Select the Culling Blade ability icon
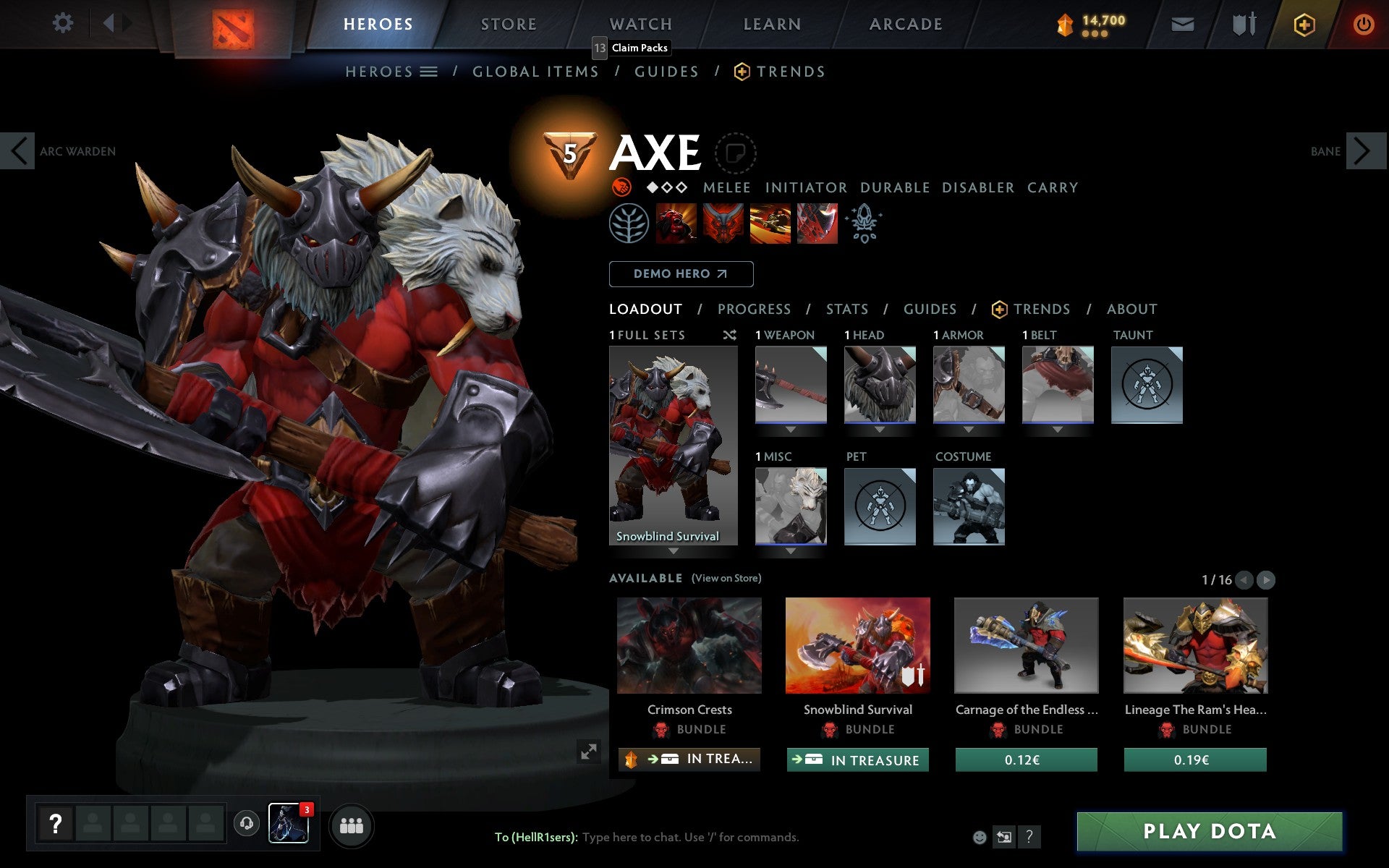The width and height of the screenshot is (1389, 868). (x=817, y=224)
